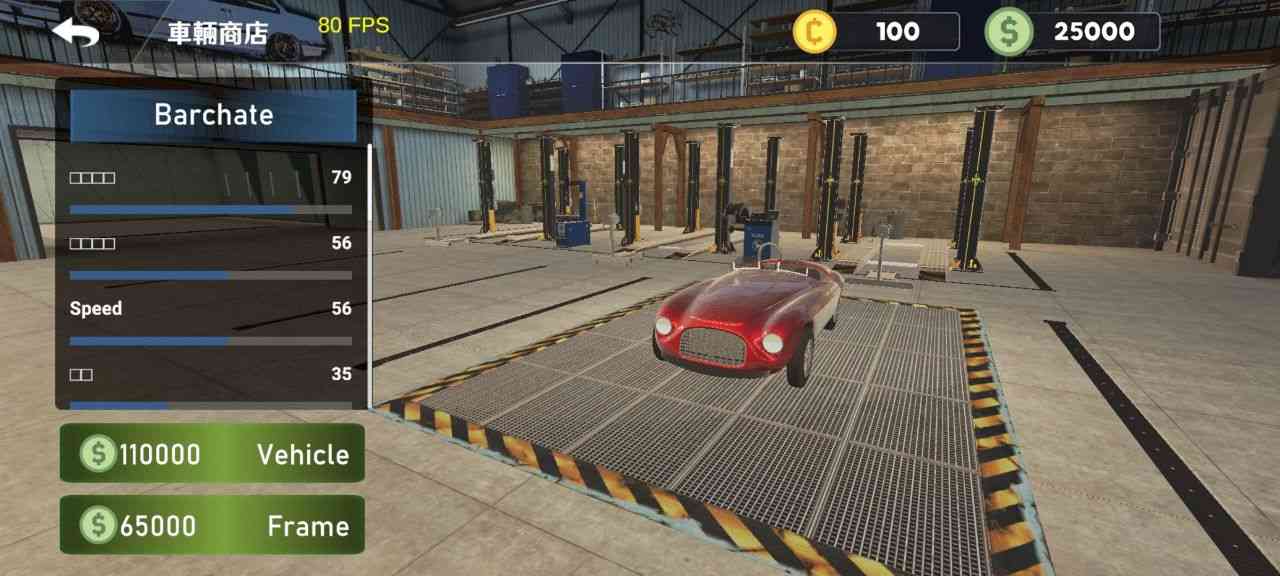Open the gold coin currency counter

click(876, 32)
